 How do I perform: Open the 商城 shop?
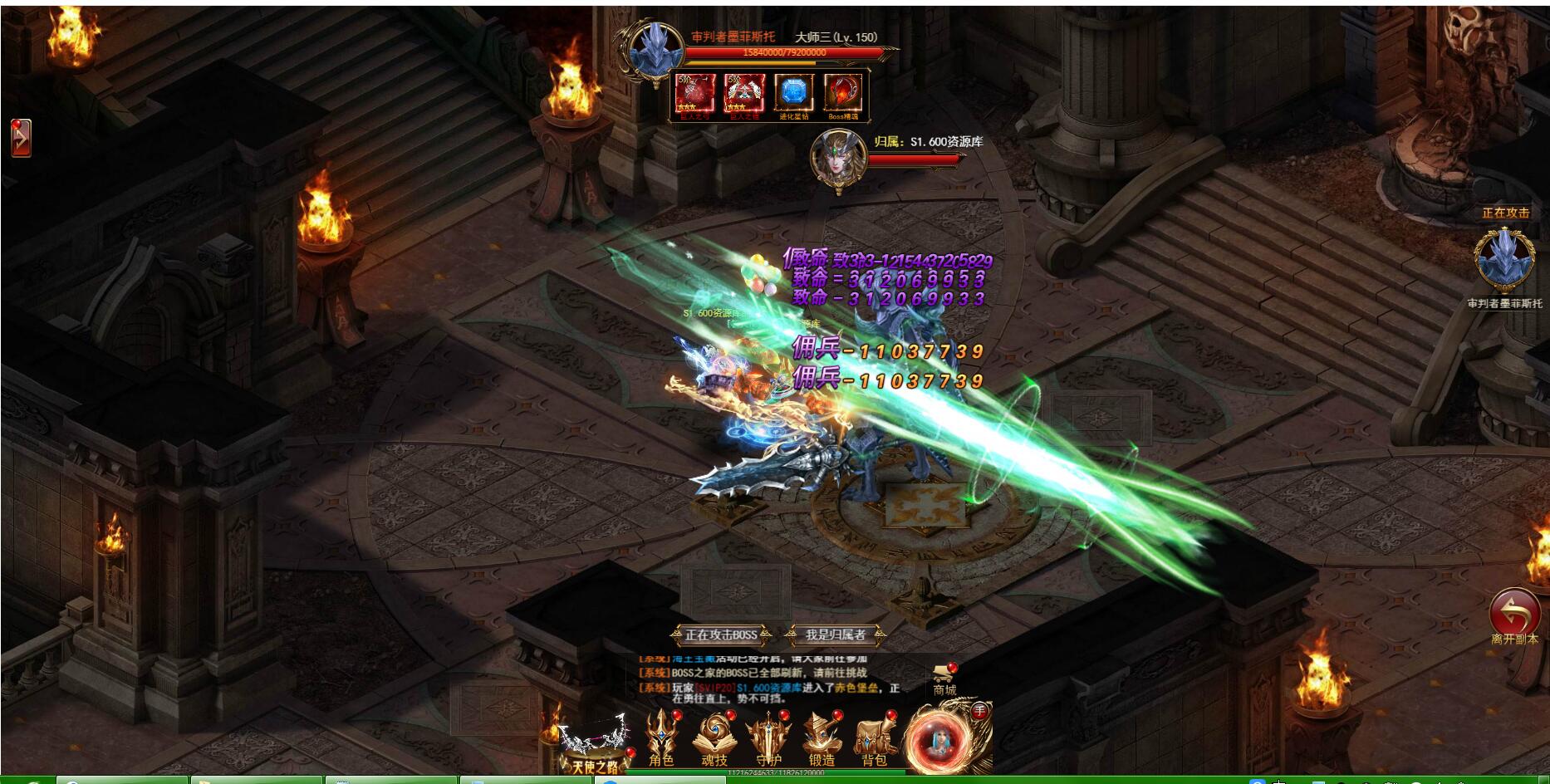click(944, 679)
